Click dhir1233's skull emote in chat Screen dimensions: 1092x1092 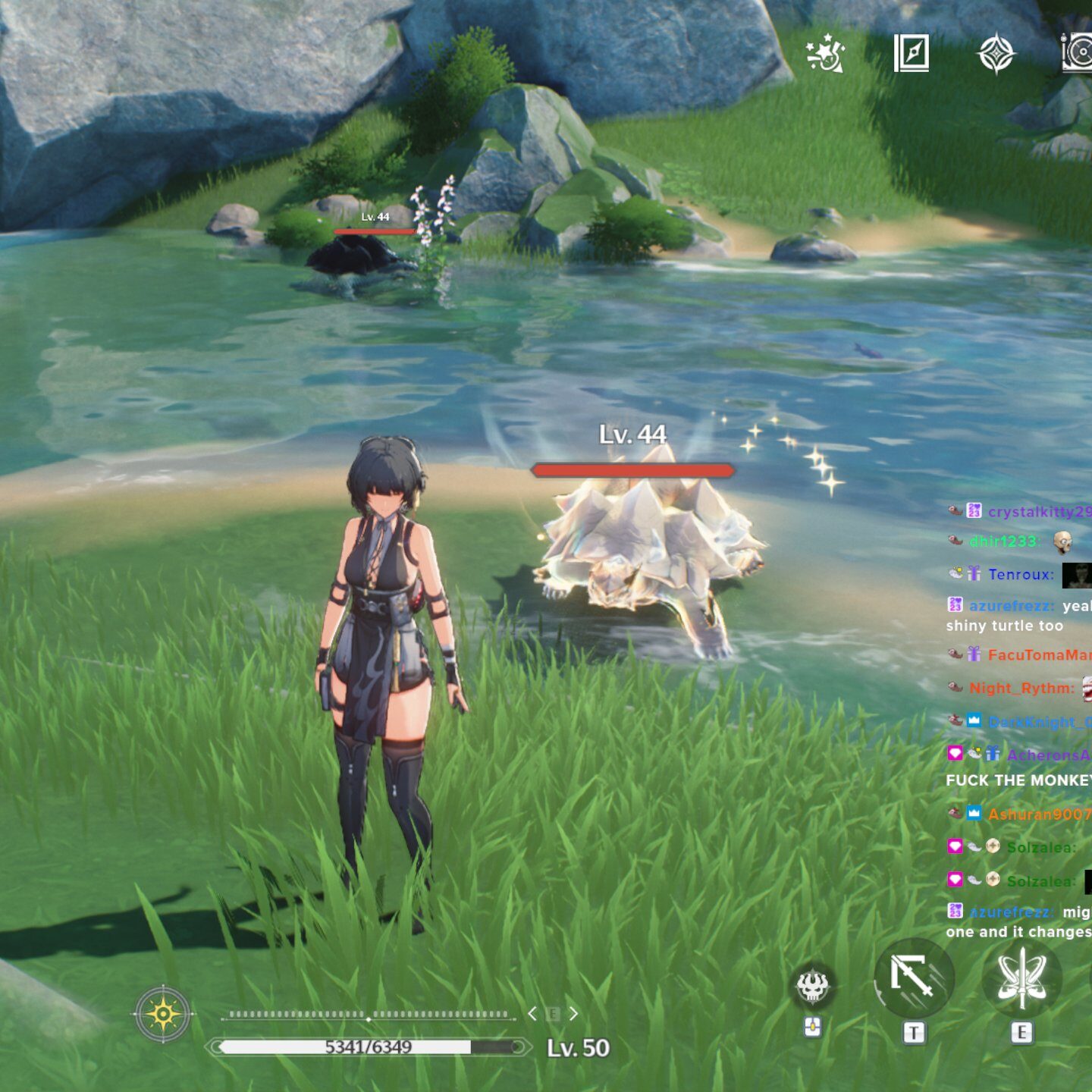[1065, 543]
